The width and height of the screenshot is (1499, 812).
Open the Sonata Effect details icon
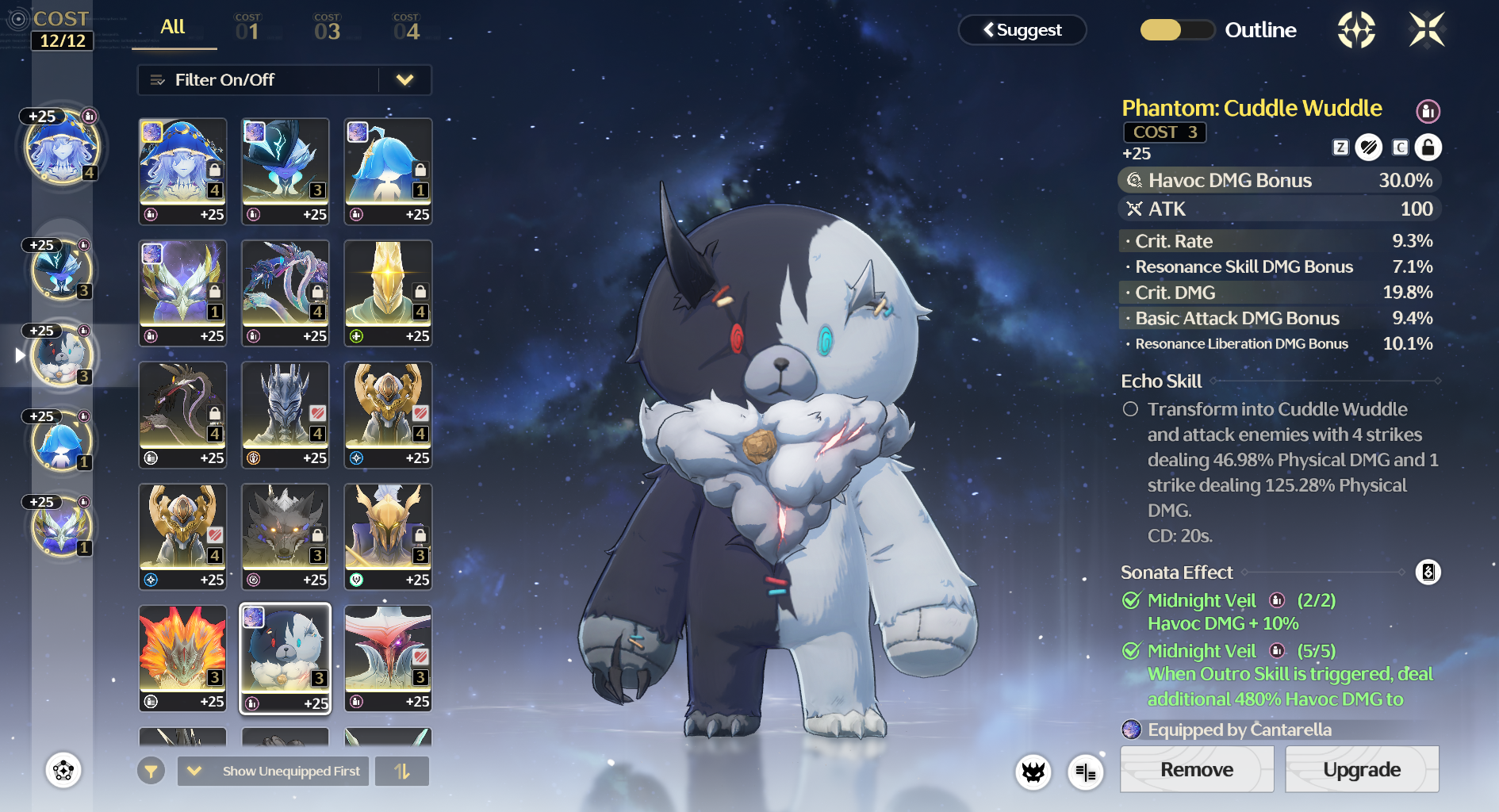[x=1428, y=572]
